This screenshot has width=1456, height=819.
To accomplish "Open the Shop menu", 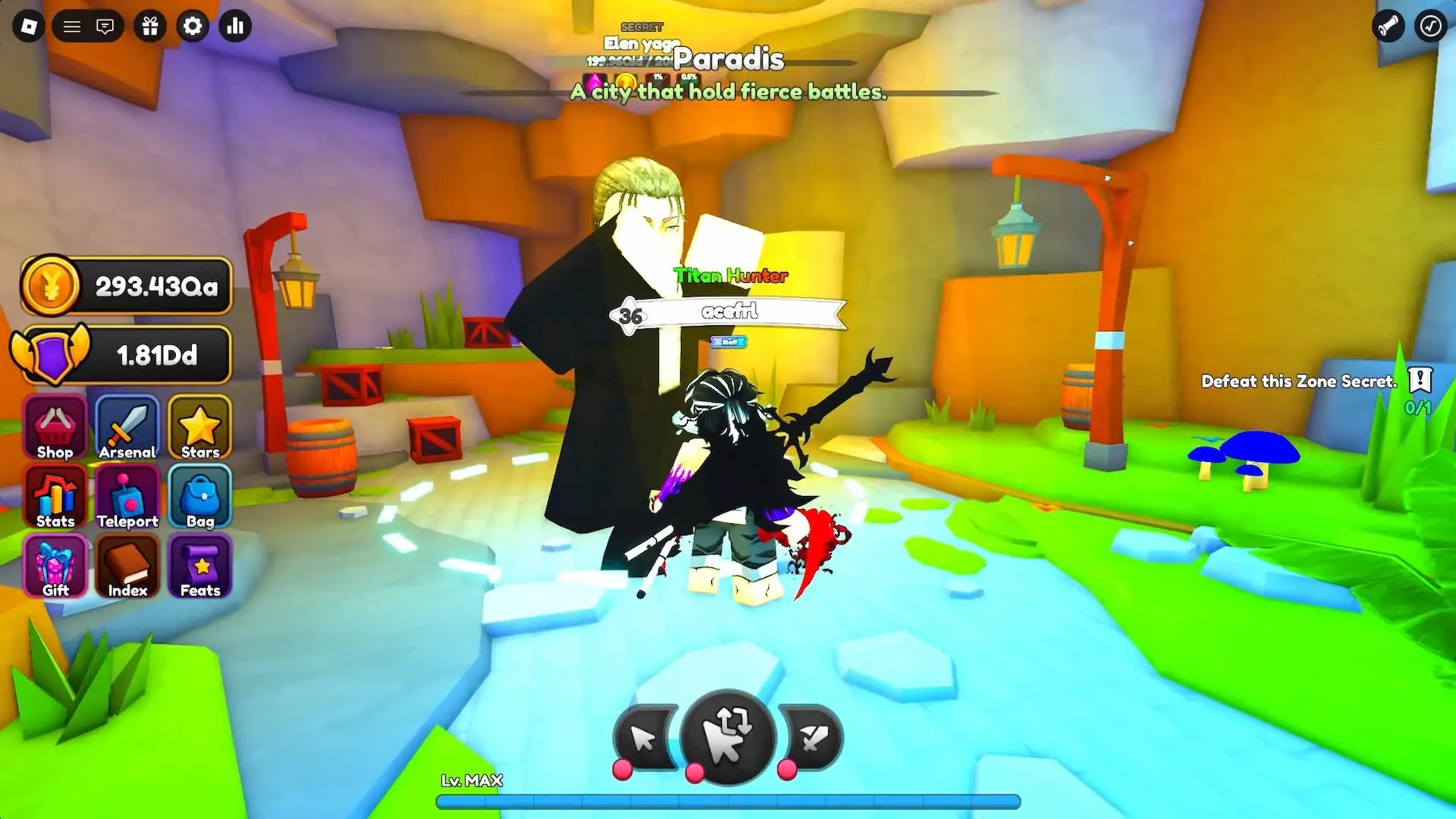I will click(x=54, y=428).
